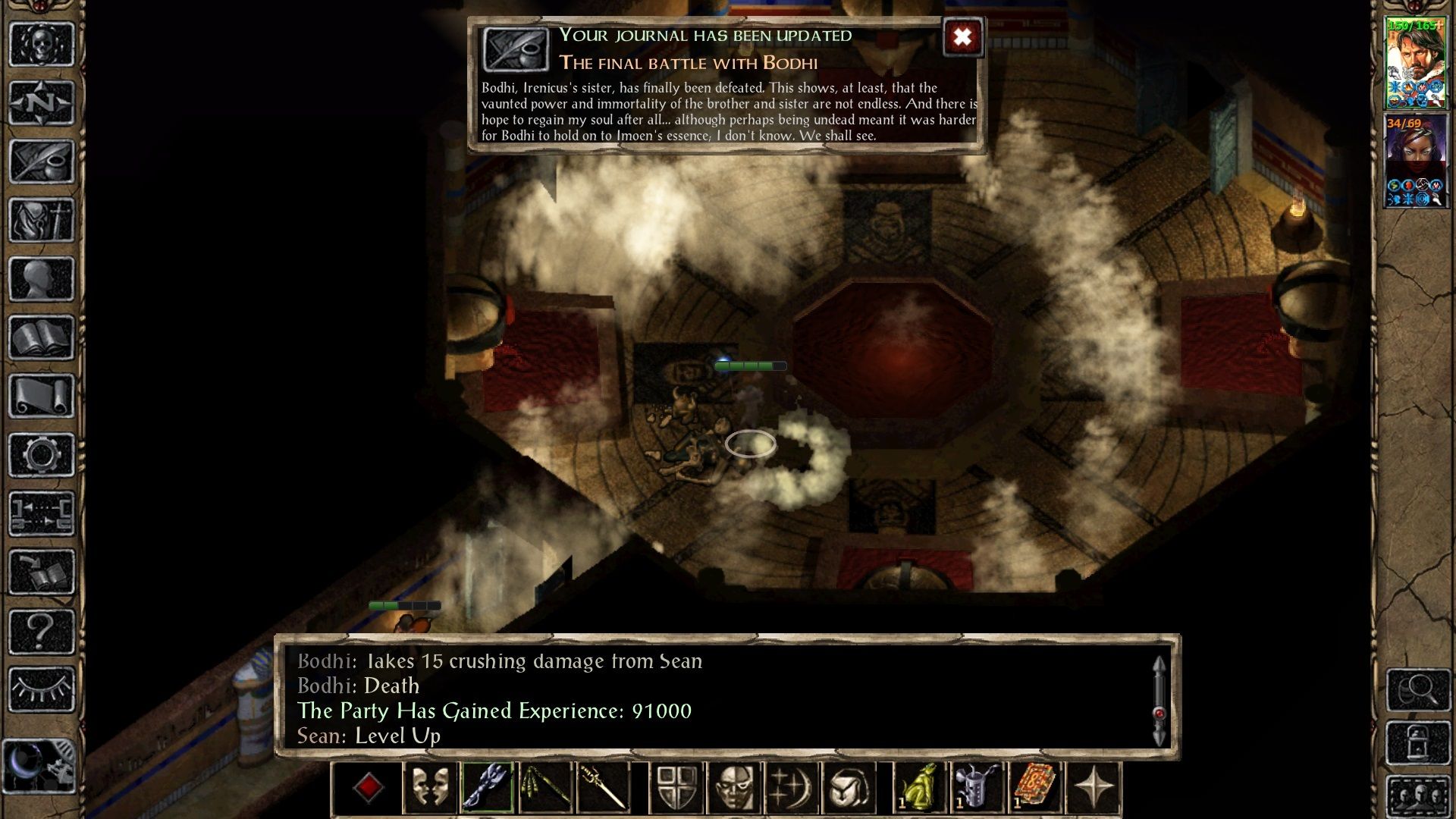The width and height of the screenshot is (1456, 819).
Task: Hide the interface with the closed-eye button
Action: [x=42, y=689]
